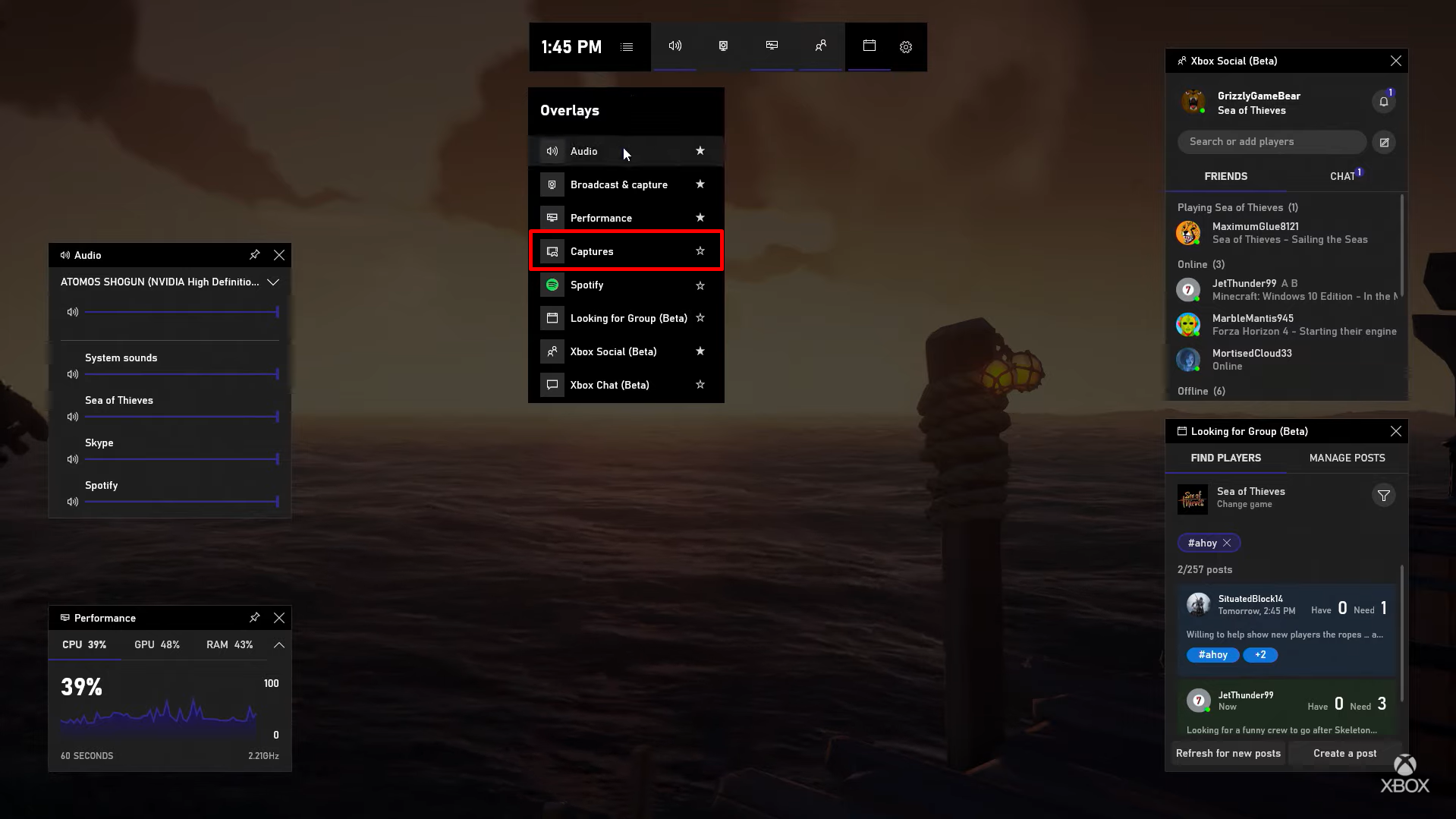Open the Spotify overlay with its green icon

tap(552, 285)
